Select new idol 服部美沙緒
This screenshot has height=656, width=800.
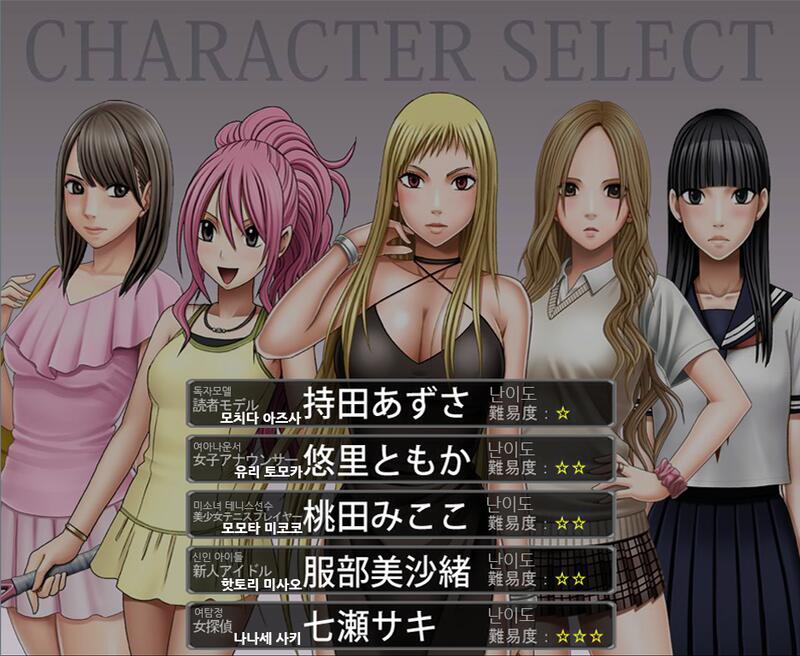click(399, 570)
